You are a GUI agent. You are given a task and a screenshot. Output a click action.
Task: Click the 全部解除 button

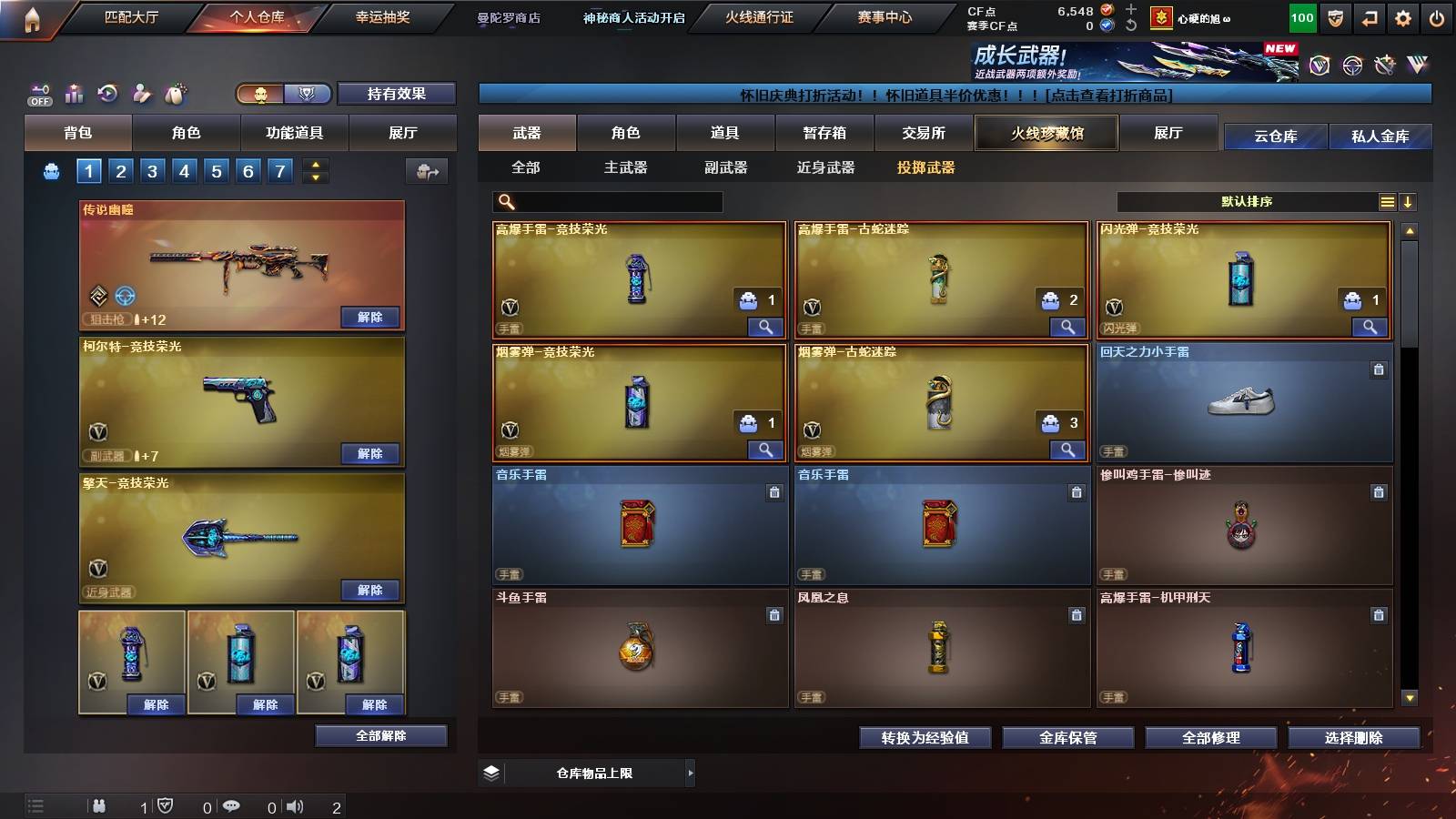(379, 735)
